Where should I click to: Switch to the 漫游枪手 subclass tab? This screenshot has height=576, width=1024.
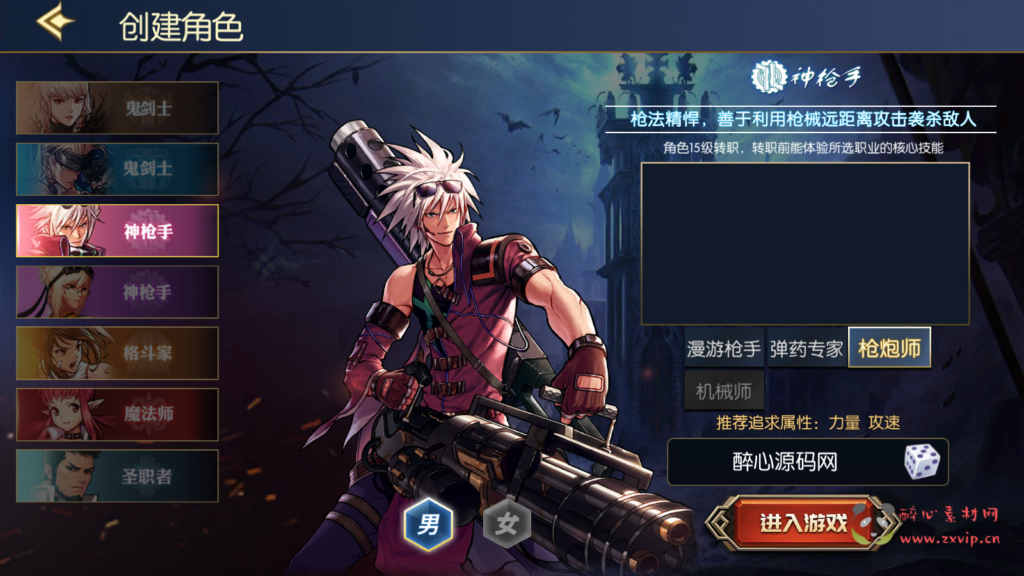(x=724, y=349)
